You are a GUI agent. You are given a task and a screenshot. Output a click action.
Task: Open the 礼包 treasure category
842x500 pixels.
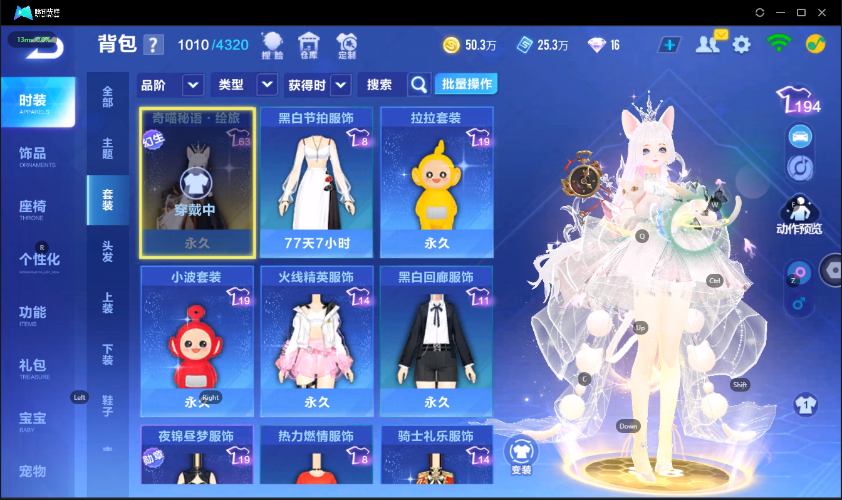coord(33,366)
